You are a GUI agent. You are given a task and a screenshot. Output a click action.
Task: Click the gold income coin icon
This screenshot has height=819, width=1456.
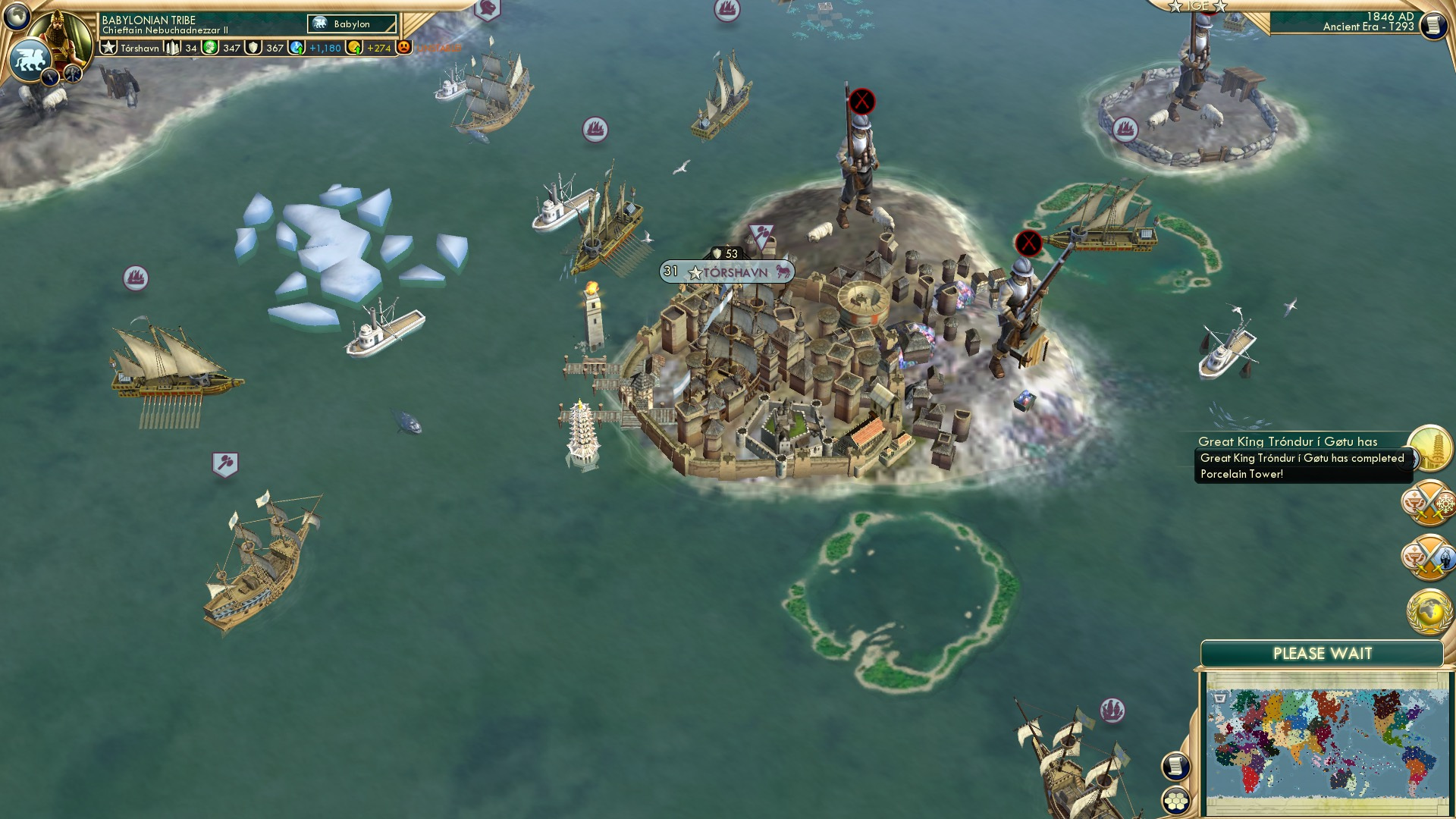tap(355, 49)
